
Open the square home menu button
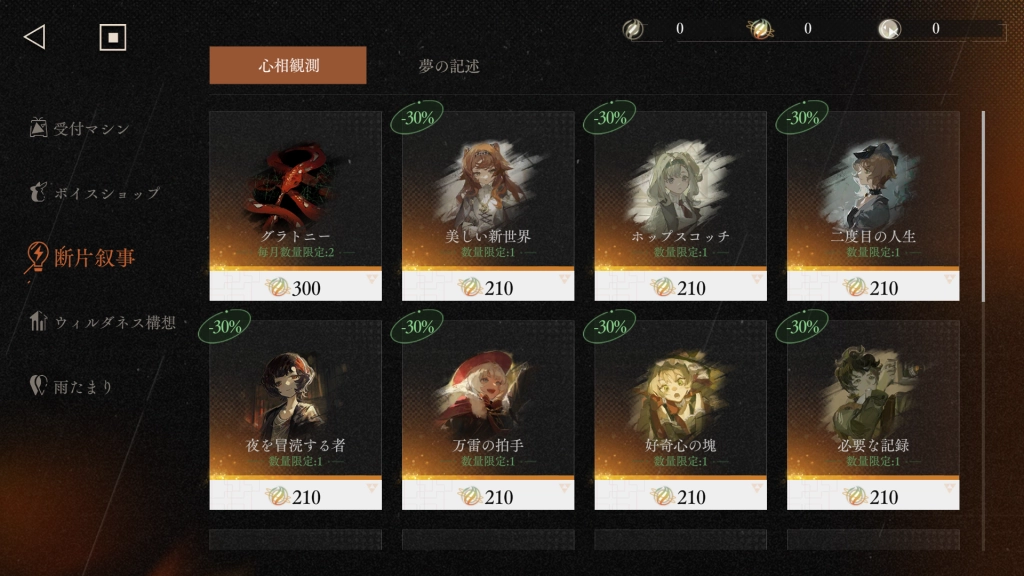(113, 38)
